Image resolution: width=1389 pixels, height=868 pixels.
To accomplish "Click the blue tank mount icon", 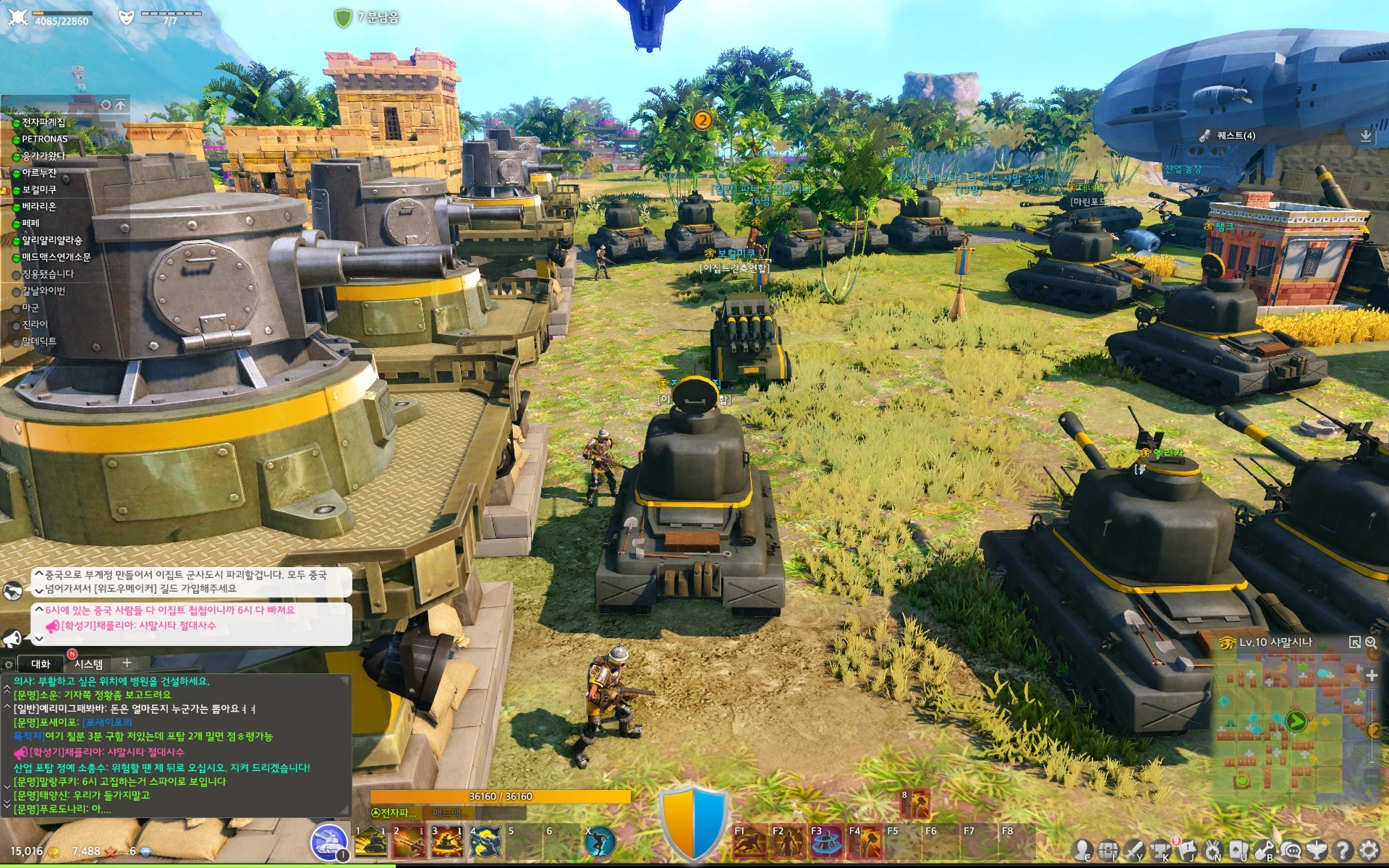I will (330, 843).
